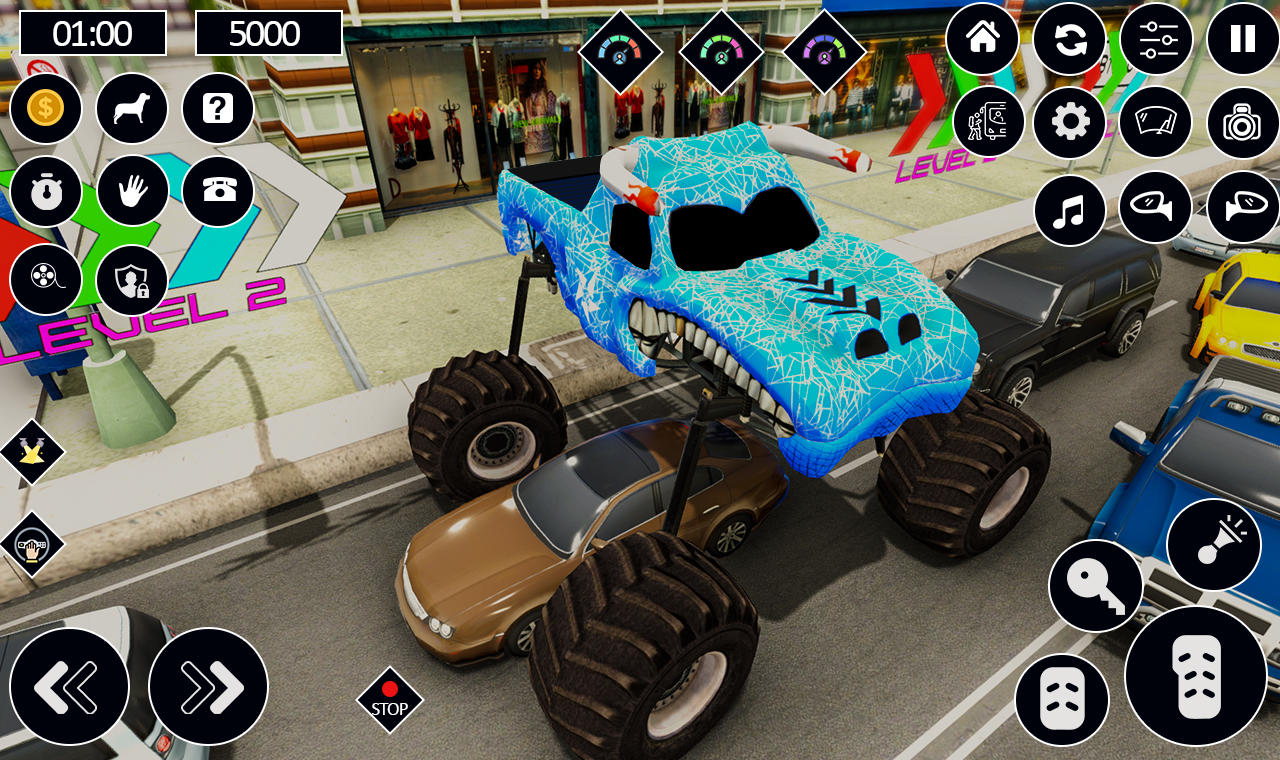Toggle the music note sound option
The width and height of the screenshot is (1280, 760).
[1070, 210]
